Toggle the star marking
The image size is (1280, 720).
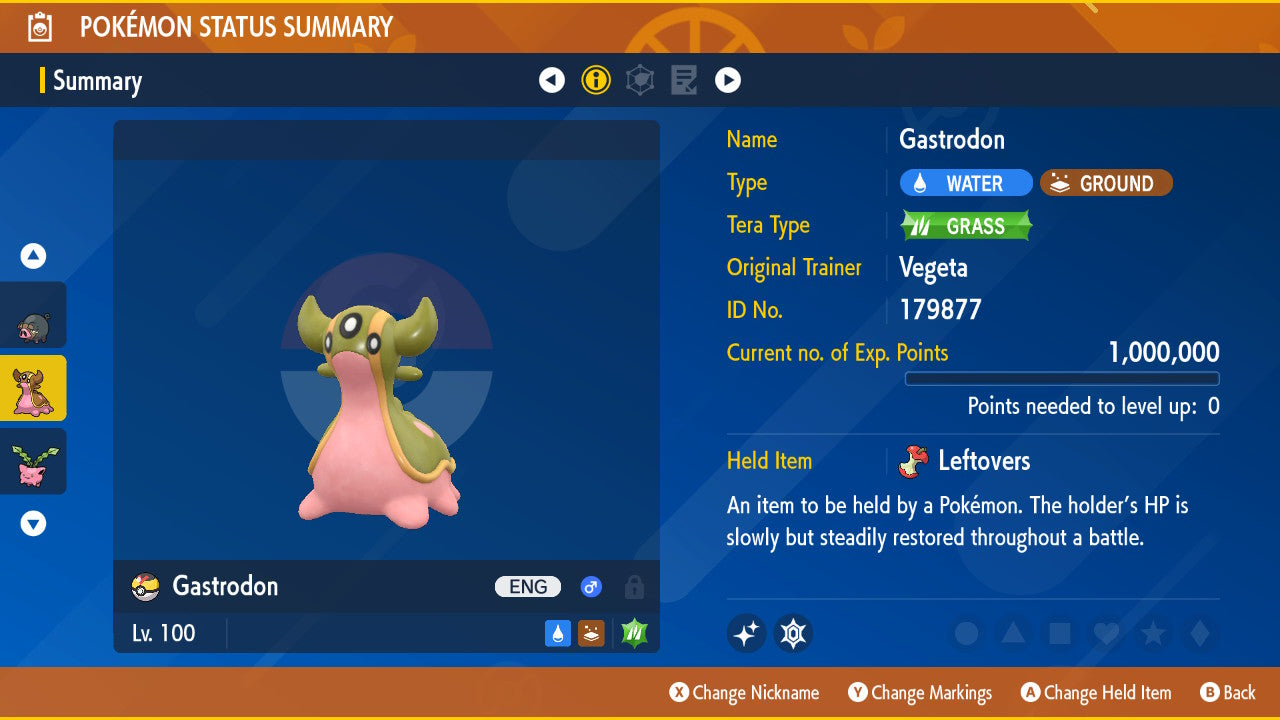pyautogui.click(x=1153, y=633)
